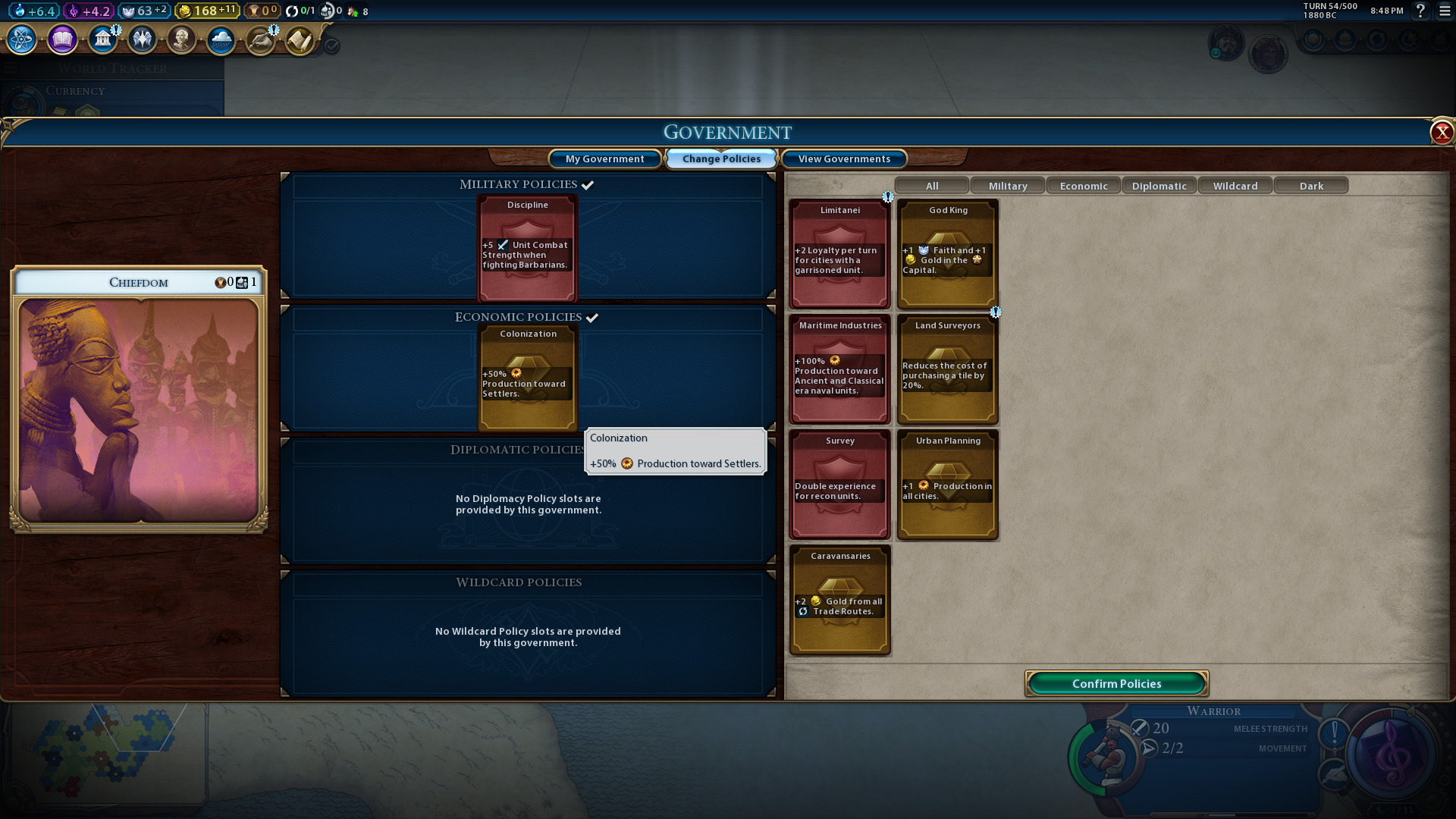Confirm the selected policies
Viewport: 1456px width, 819px height.
(x=1116, y=683)
